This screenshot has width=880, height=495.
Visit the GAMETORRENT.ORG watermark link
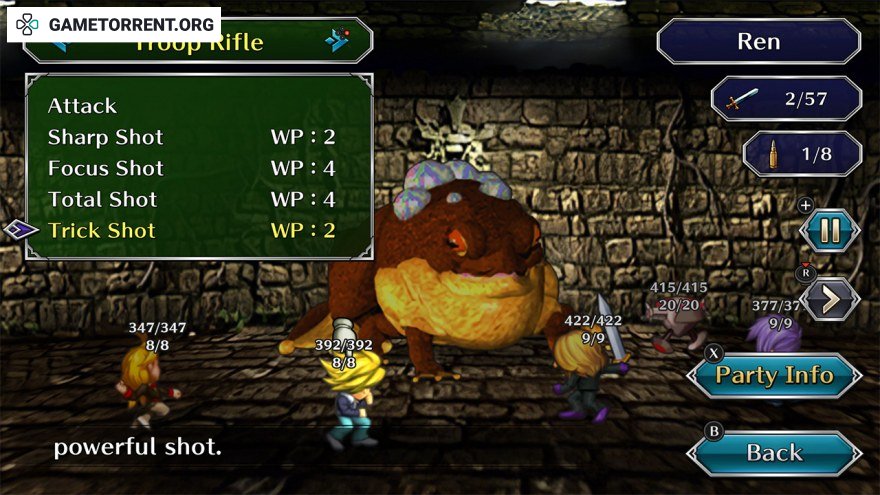tap(115, 22)
